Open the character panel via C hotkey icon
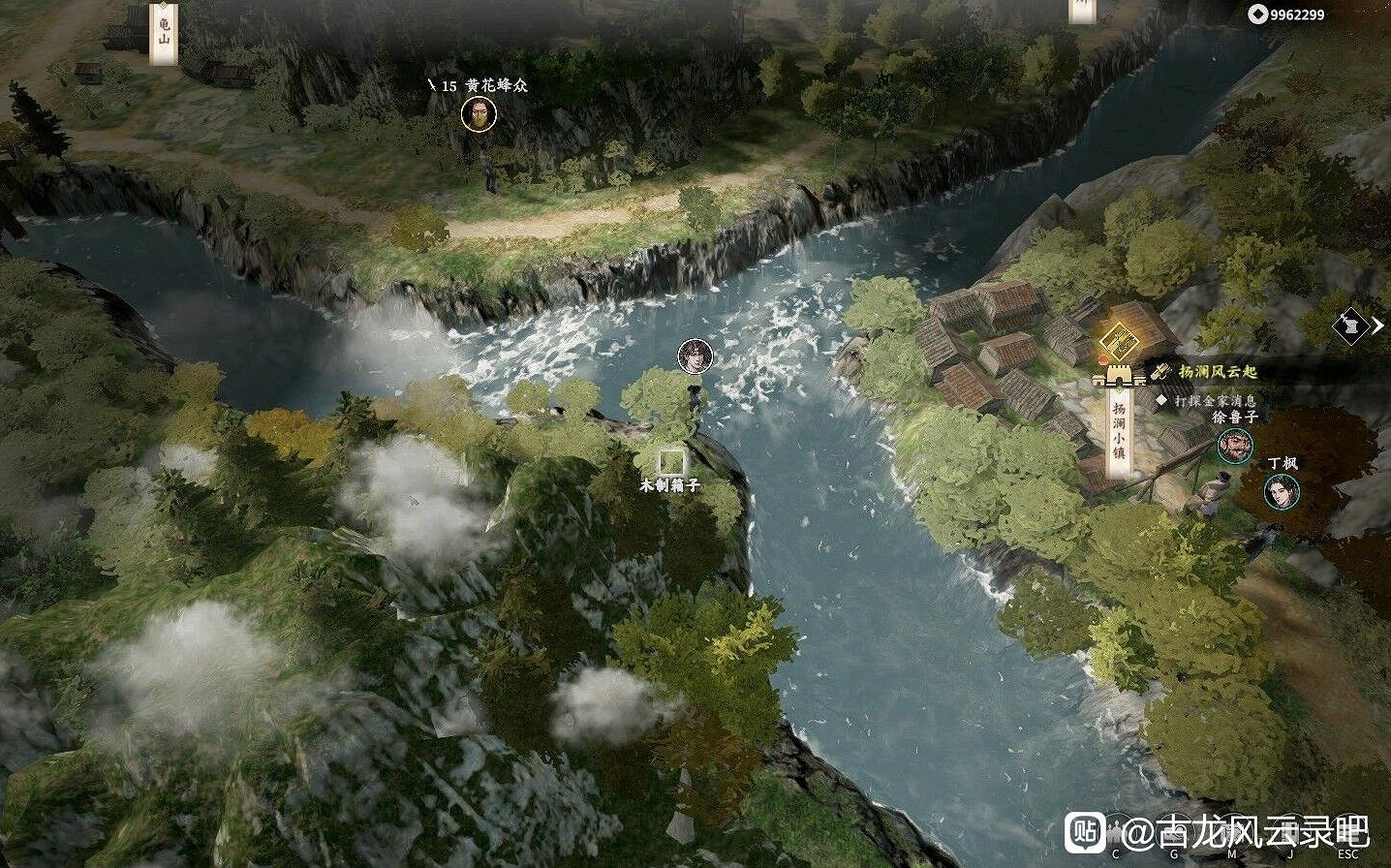1391x868 pixels. point(1115,834)
